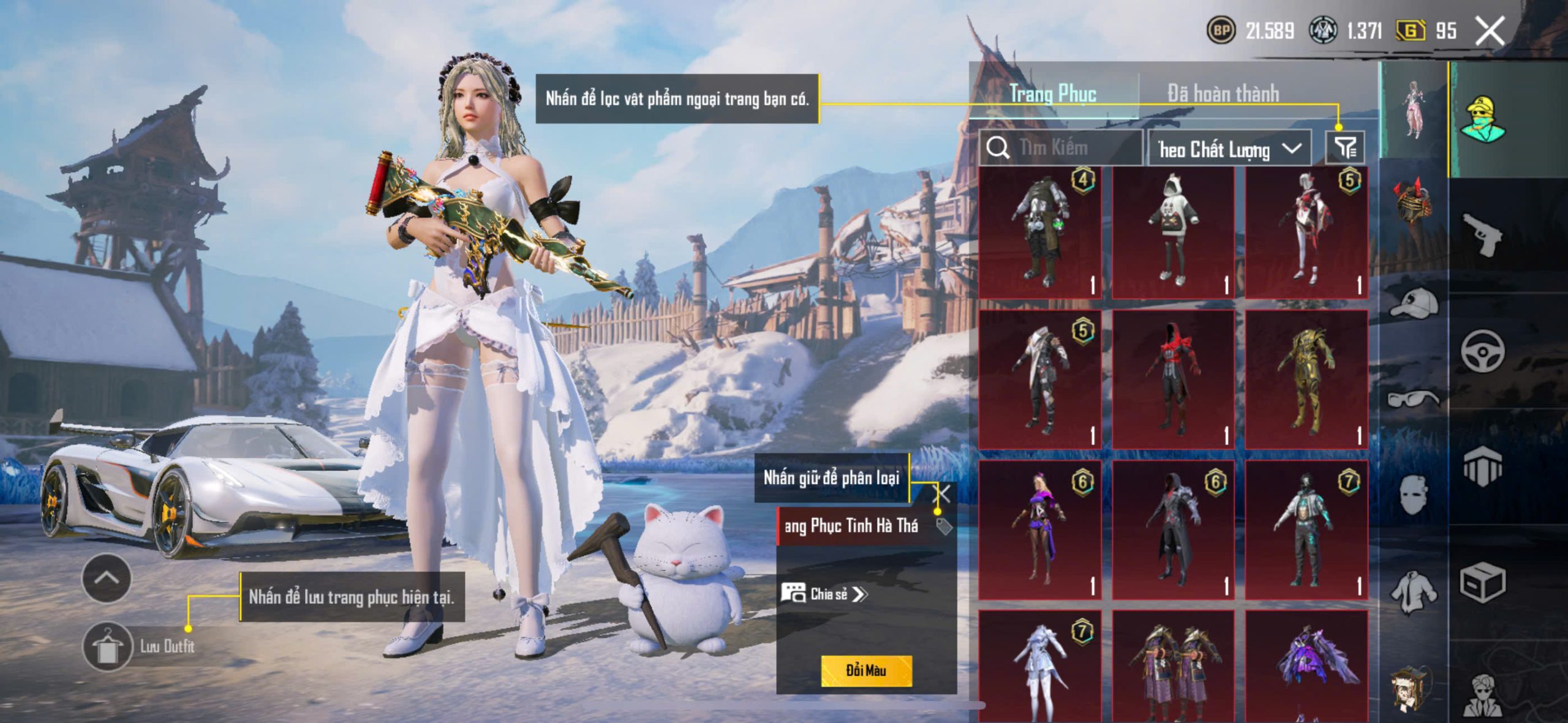Open the Theo Chất Lượng sort dropdown
The width and height of the screenshot is (1568, 723).
click(x=1229, y=149)
